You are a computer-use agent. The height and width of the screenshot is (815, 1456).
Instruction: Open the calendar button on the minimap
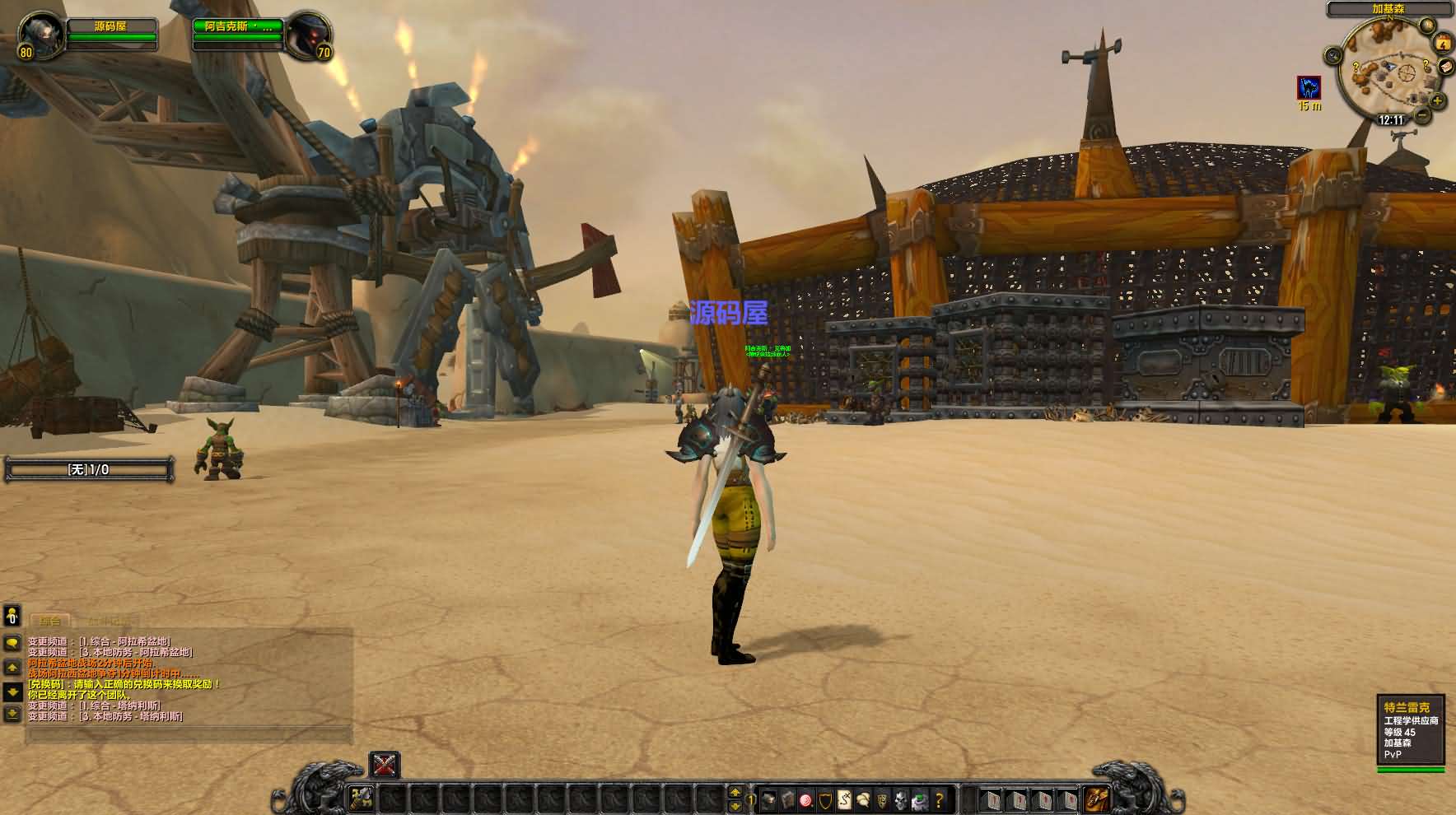1443,43
